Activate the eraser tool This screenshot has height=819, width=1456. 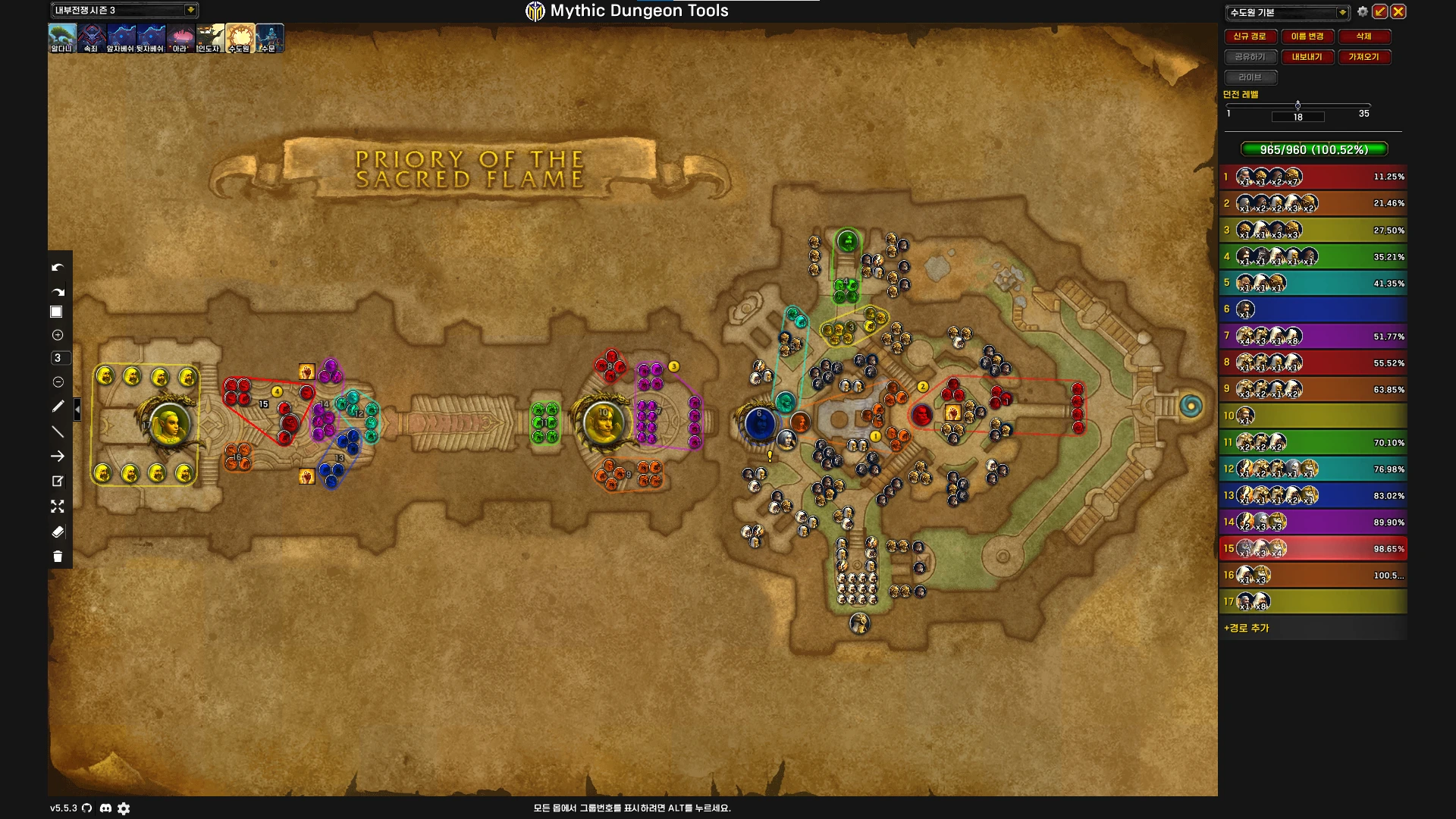tap(58, 532)
